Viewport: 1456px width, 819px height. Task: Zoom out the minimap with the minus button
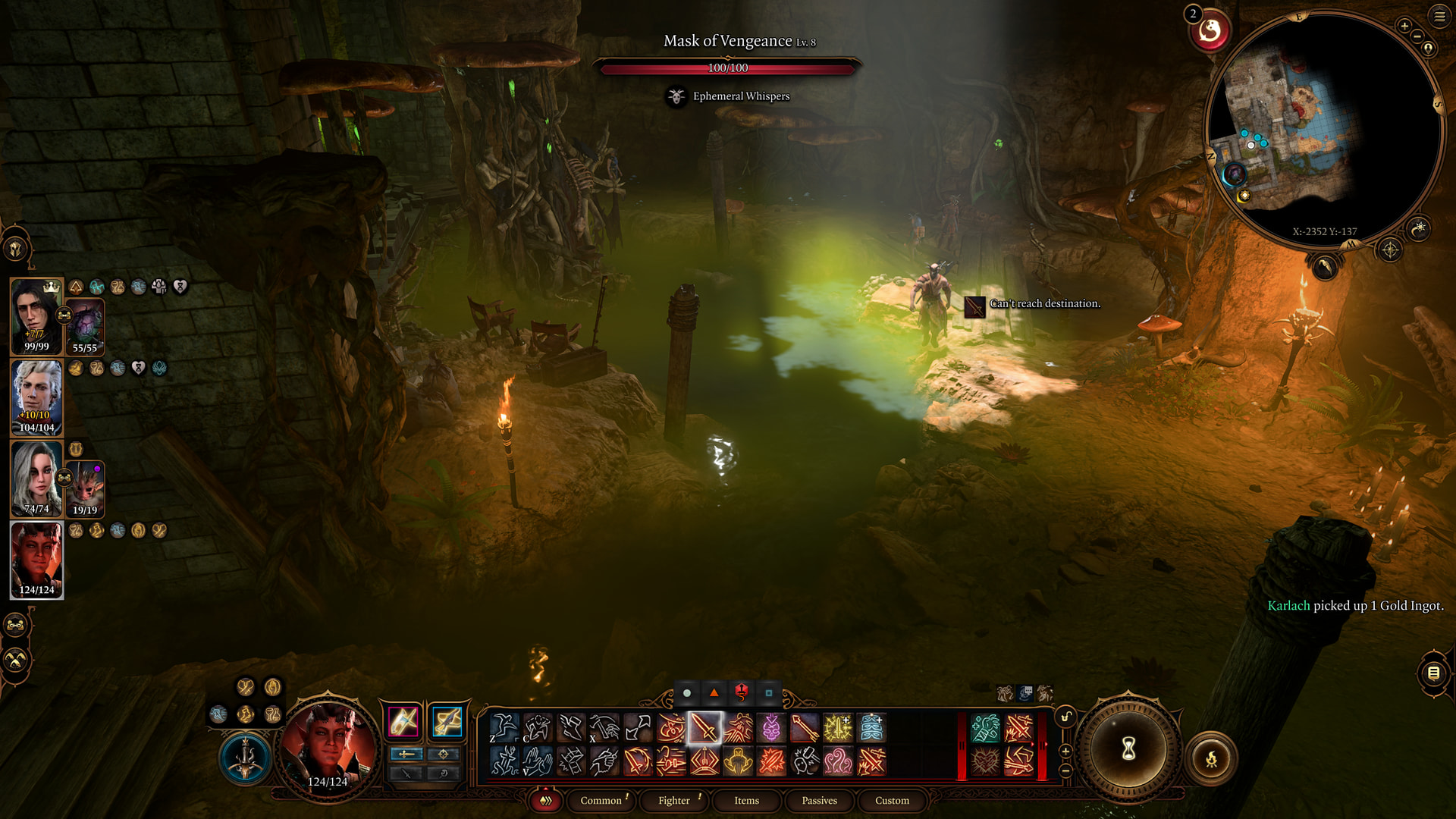click(x=1417, y=36)
